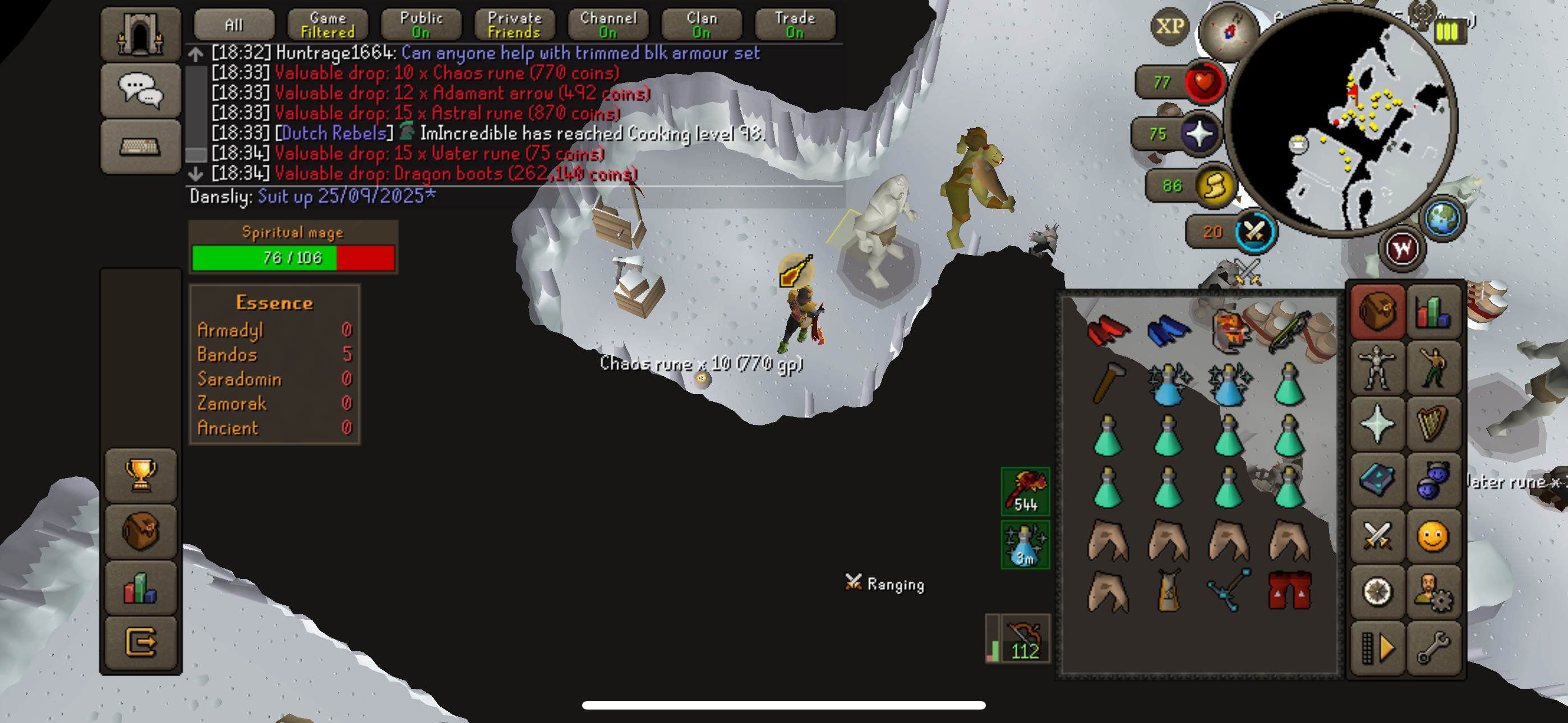This screenshot has height=723, width=1568.
Task: Open the Emotes smiley face tab
Action: coord(1433,536)
